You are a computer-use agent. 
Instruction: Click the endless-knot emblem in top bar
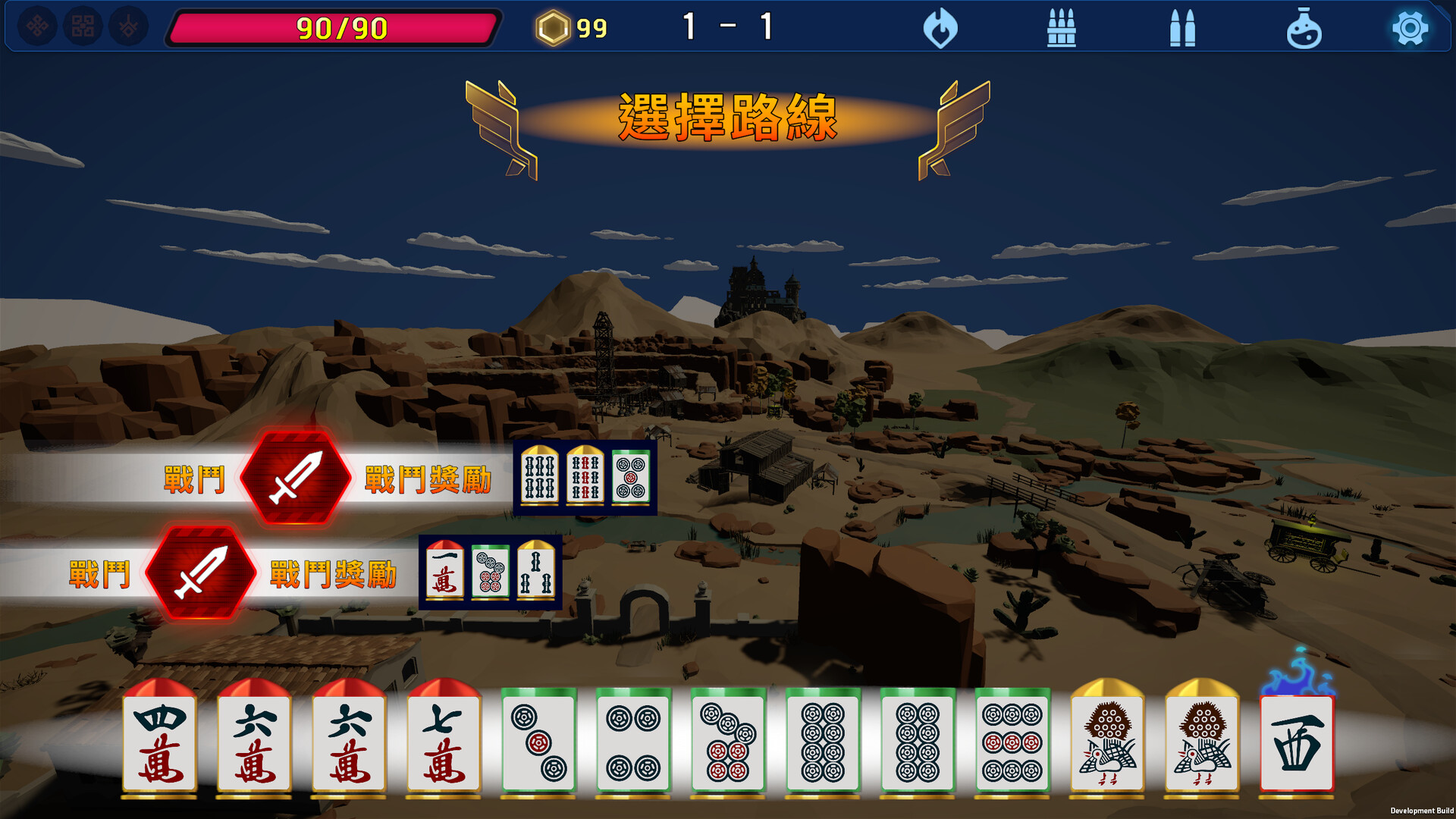pyautogui.click(x=37, y=28)
